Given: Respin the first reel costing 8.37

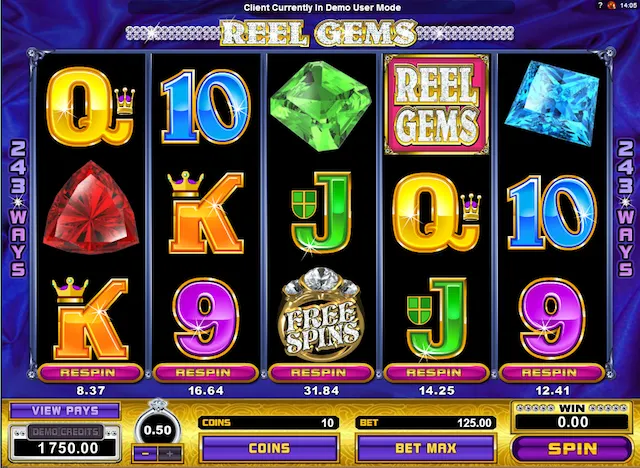Looking at the screenshot, I should click(89, 372).
